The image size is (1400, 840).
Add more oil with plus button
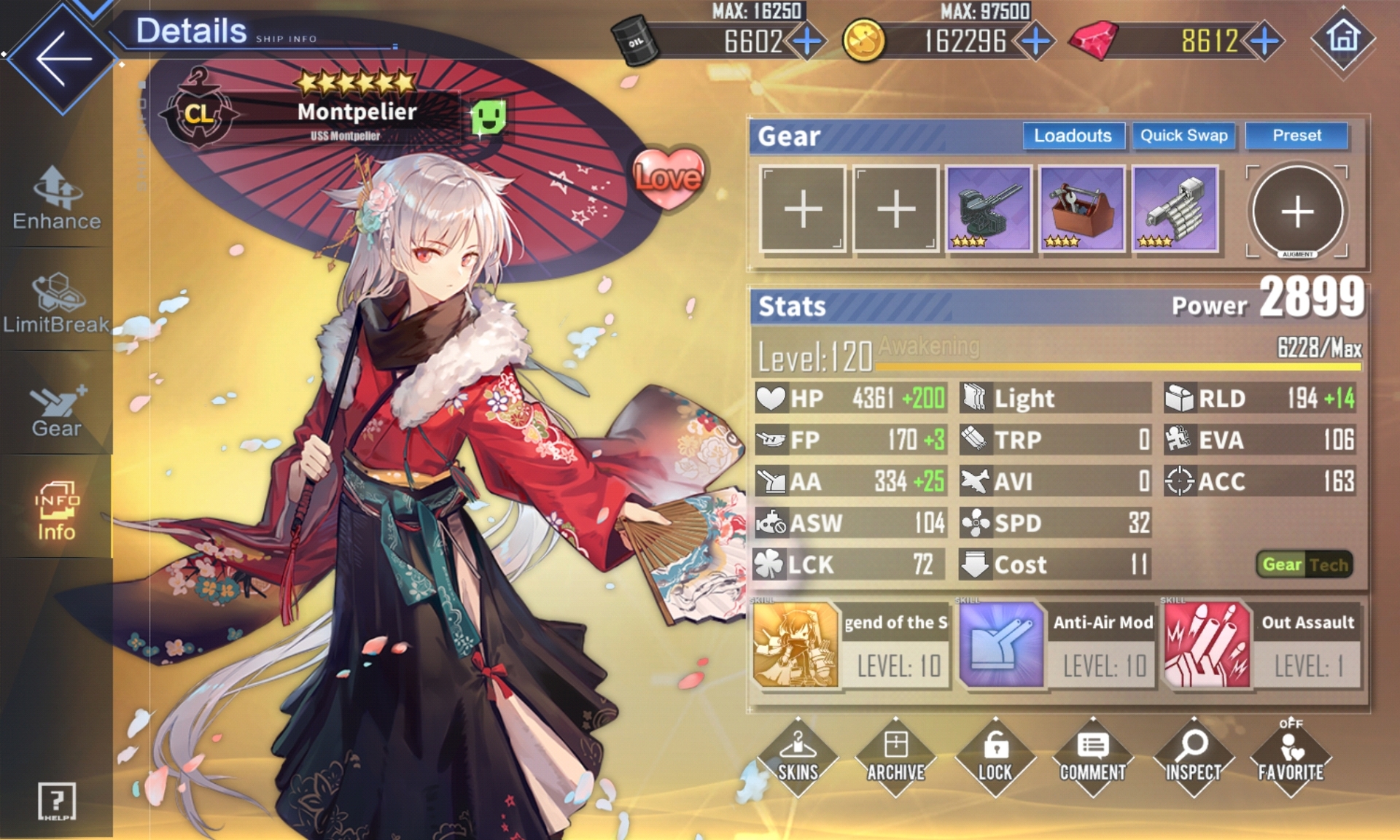coord(807,41)
